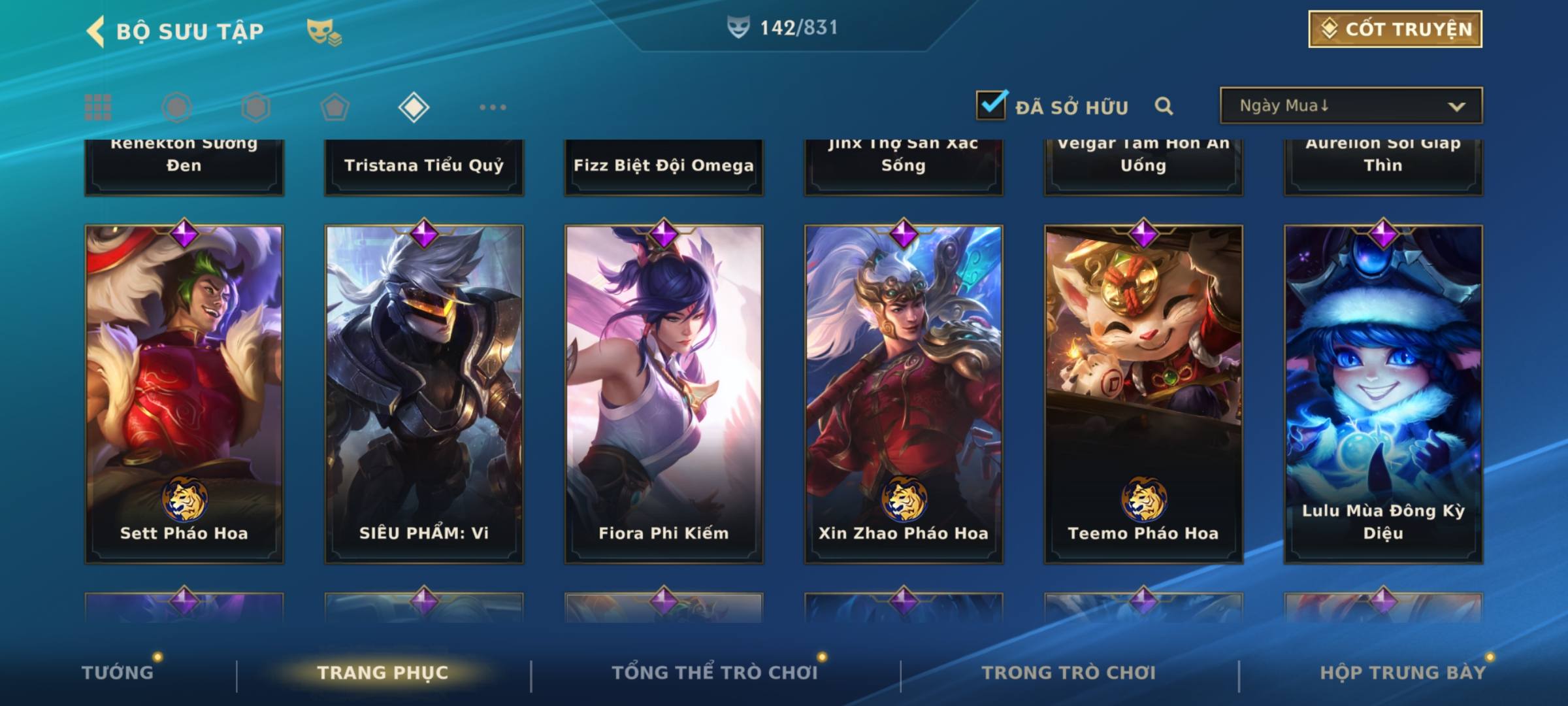The image size is (1568, 706).
Task: Select the Xin Zhao Pháo Hoa skin
Action: 904,394
